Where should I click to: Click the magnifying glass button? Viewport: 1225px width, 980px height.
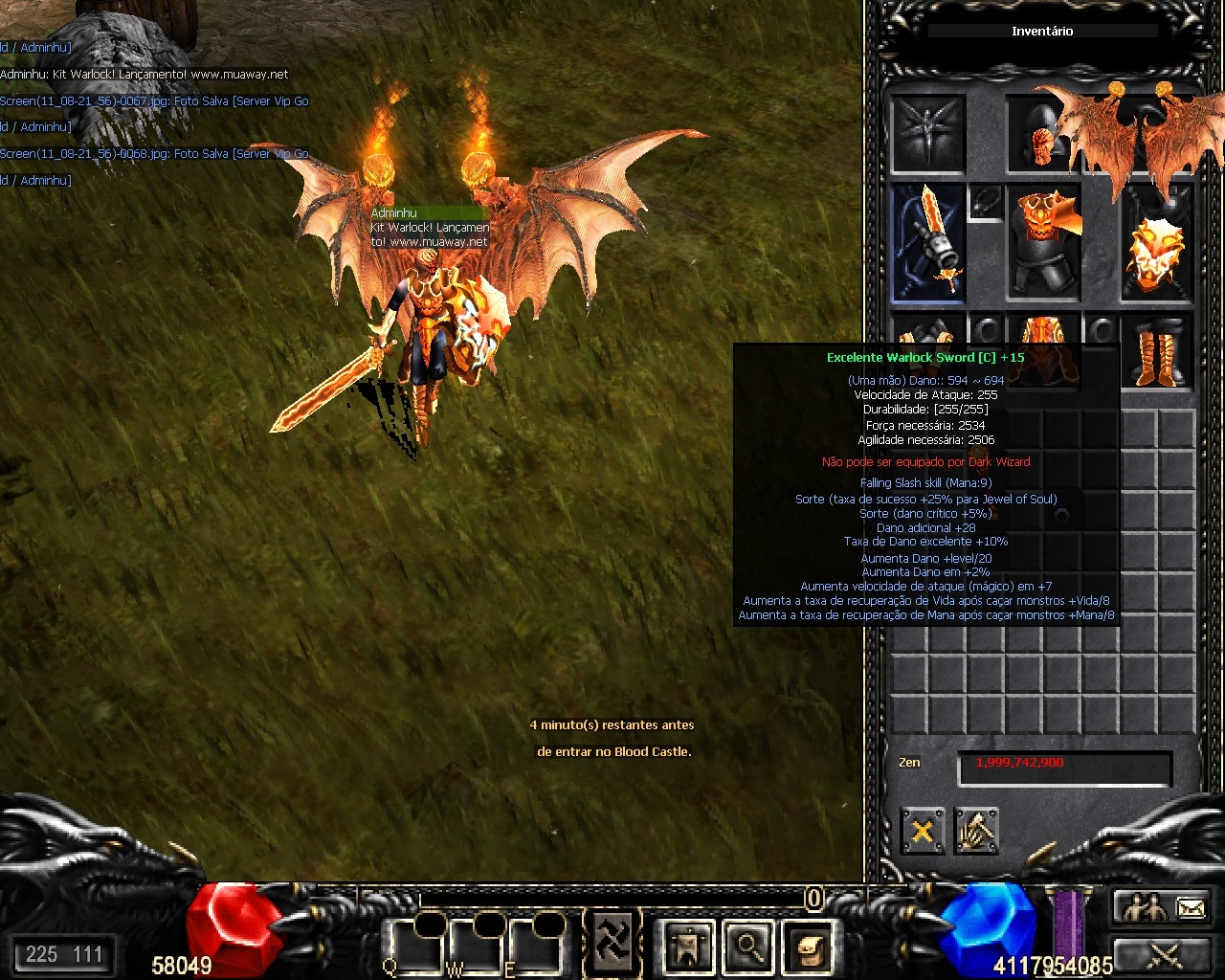click(x=748, y=947)
